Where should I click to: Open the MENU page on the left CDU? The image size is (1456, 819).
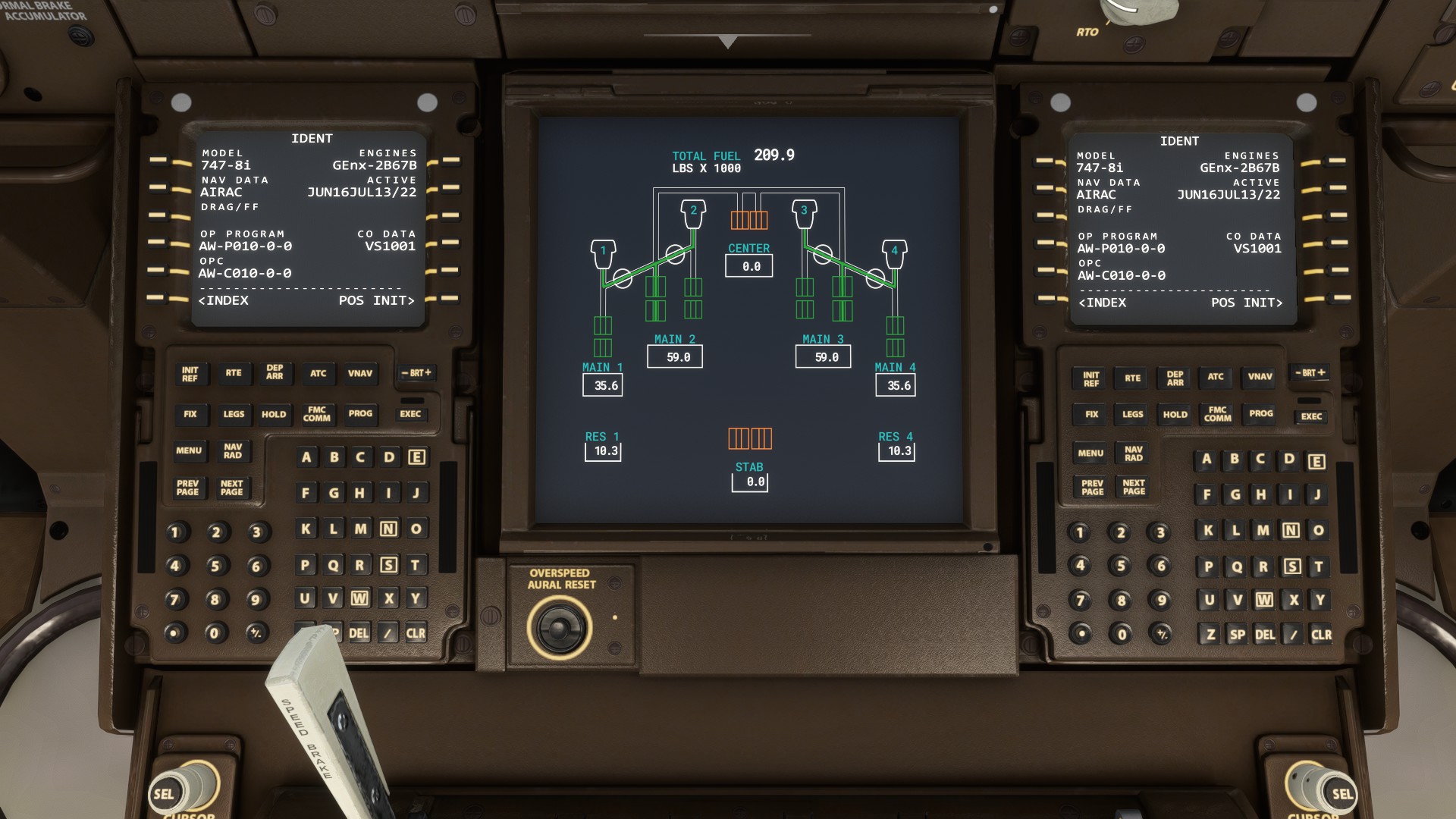(189, 451)
